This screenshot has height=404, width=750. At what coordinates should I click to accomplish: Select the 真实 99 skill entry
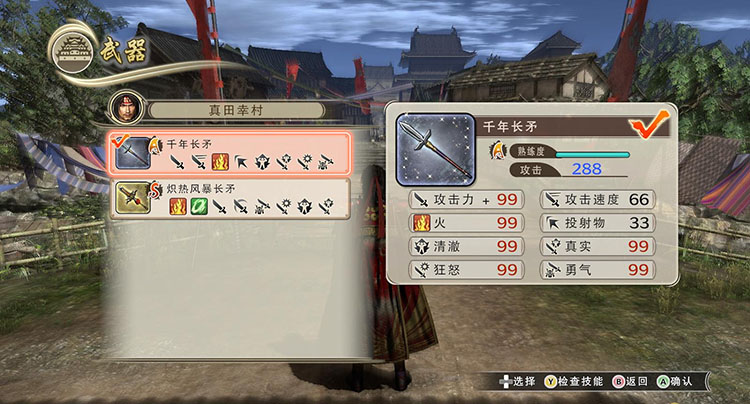[597, 246]
